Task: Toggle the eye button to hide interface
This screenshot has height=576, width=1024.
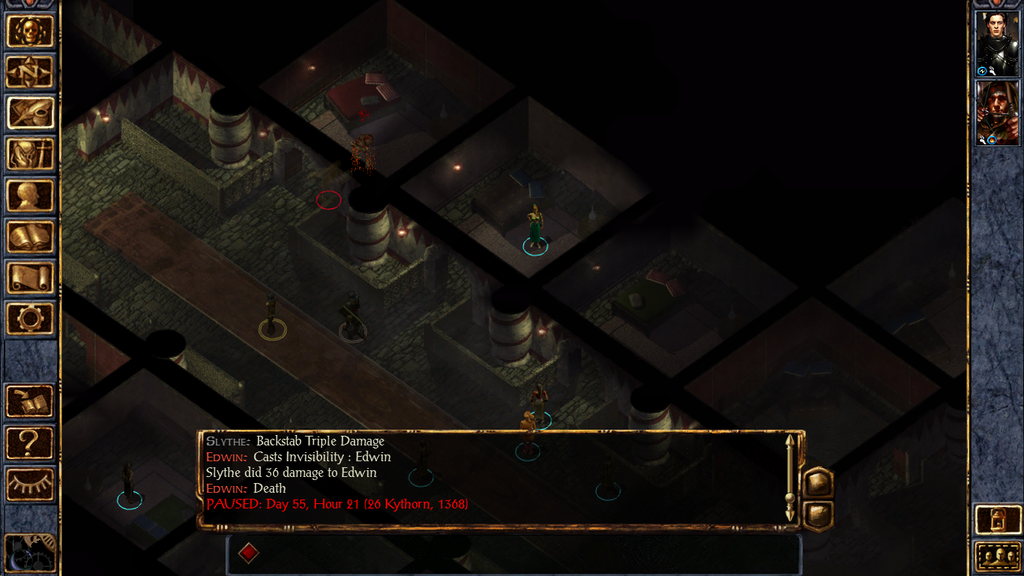Action: pos(30,484)
